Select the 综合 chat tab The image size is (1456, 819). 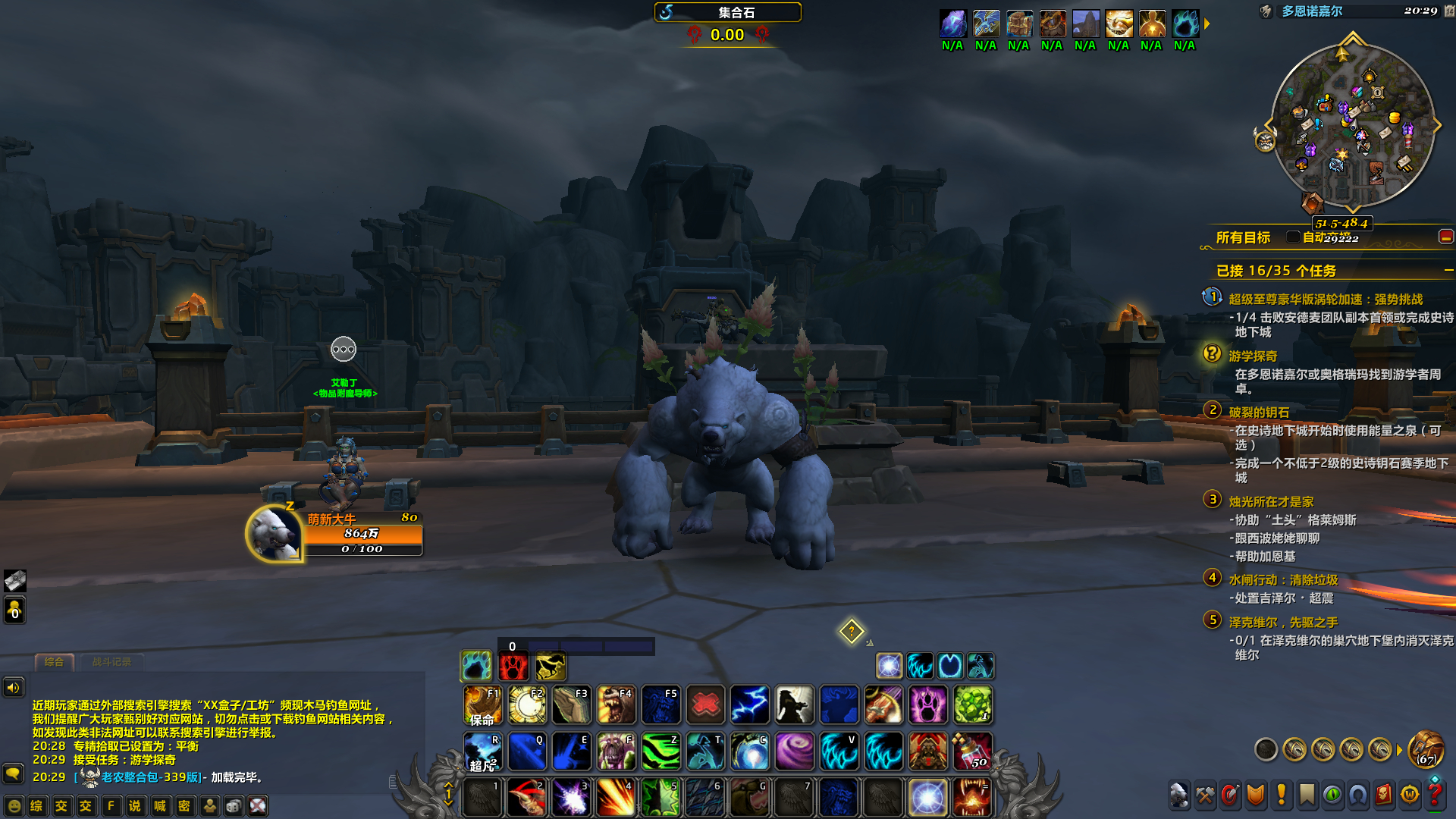click(x=54, y=662)
